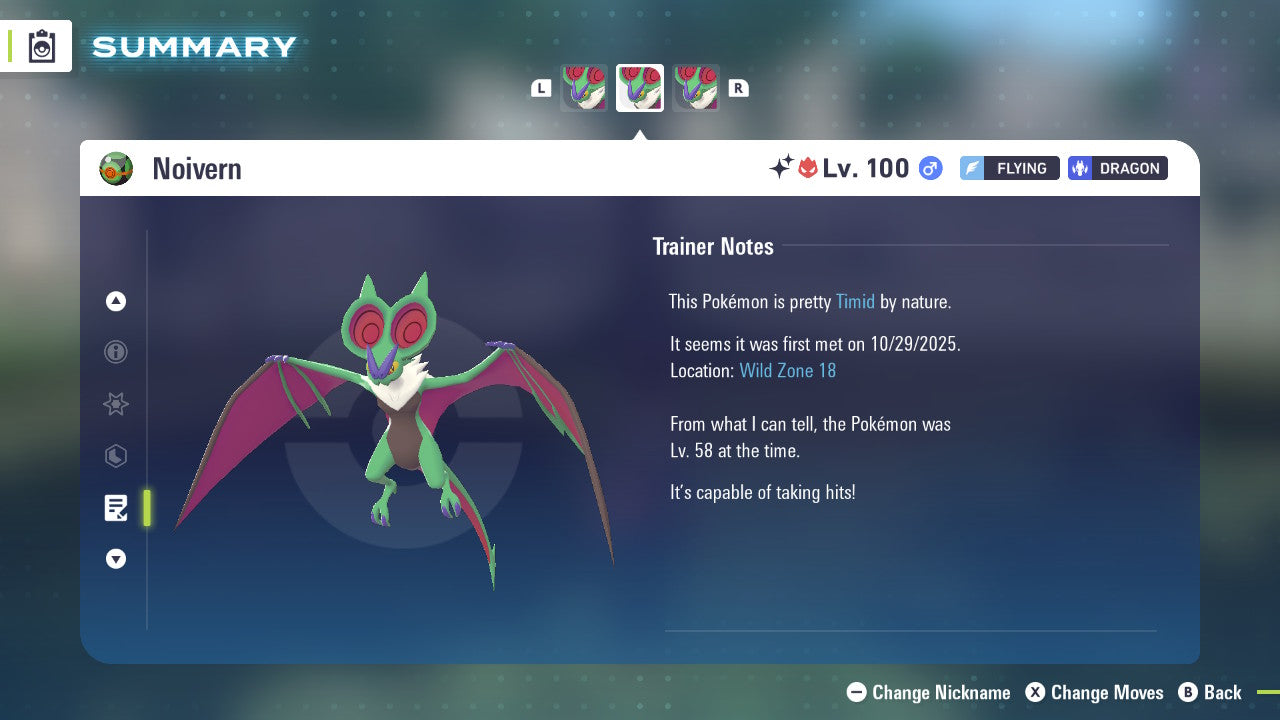Open the Wild Zone 18 location link
The width and height of the screenshot is (1280, 720).
(x=788, y=370)
